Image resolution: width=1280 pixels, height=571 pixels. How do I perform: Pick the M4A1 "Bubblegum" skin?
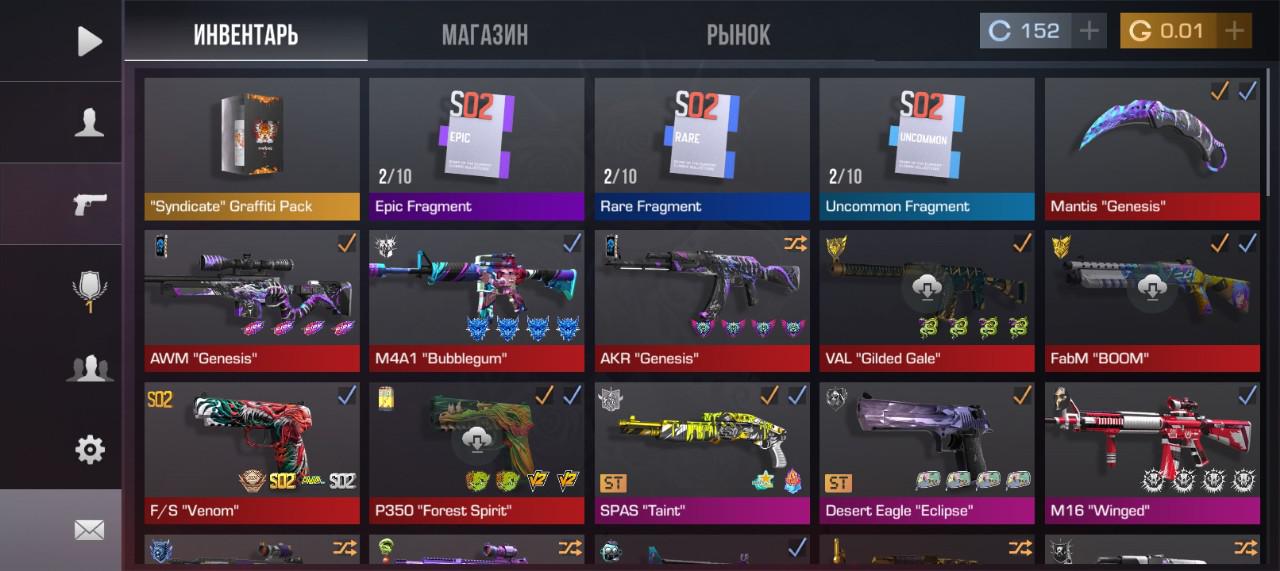(476, 301)
